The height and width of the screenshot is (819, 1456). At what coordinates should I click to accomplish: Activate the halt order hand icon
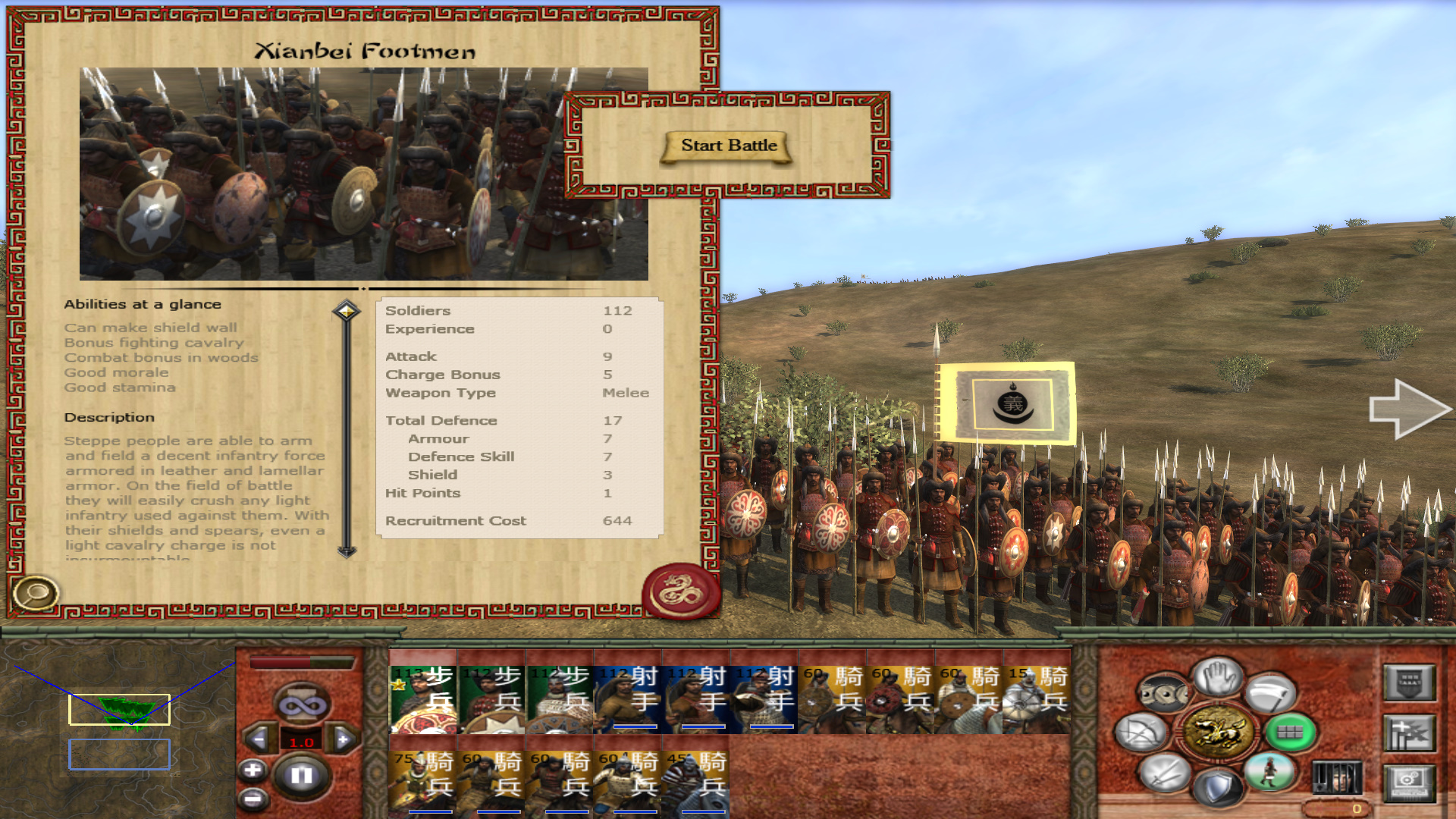(x=1217, y=675)
